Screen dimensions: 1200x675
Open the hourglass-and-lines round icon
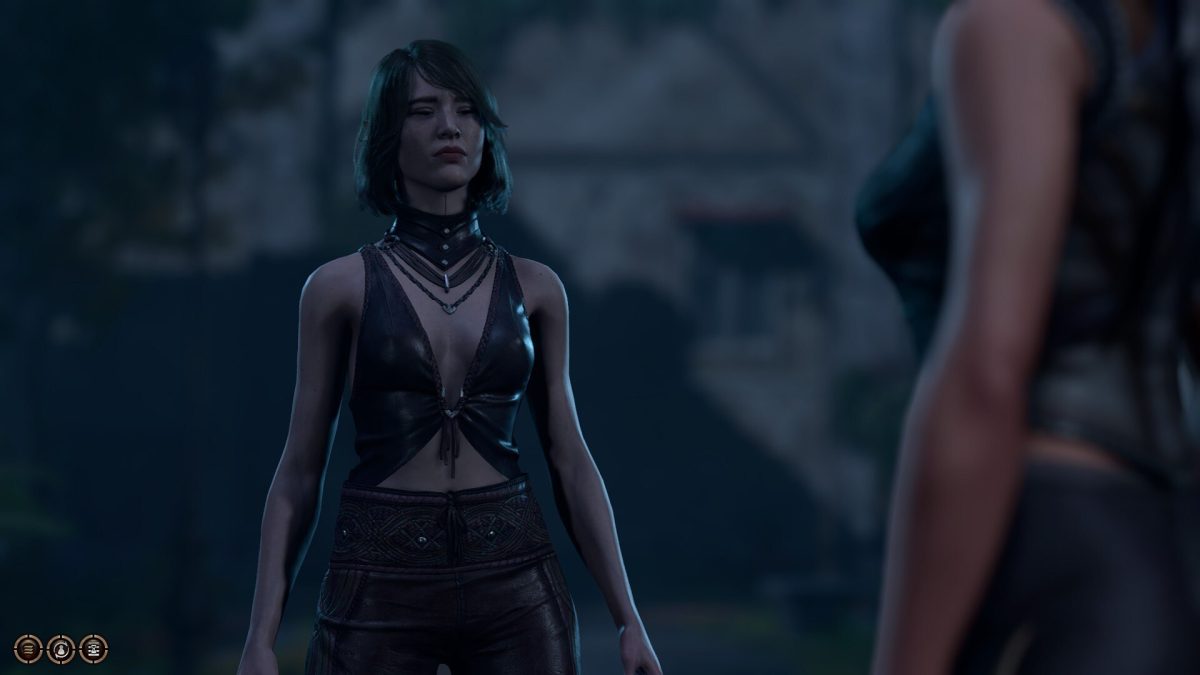[x=93, y=649]
